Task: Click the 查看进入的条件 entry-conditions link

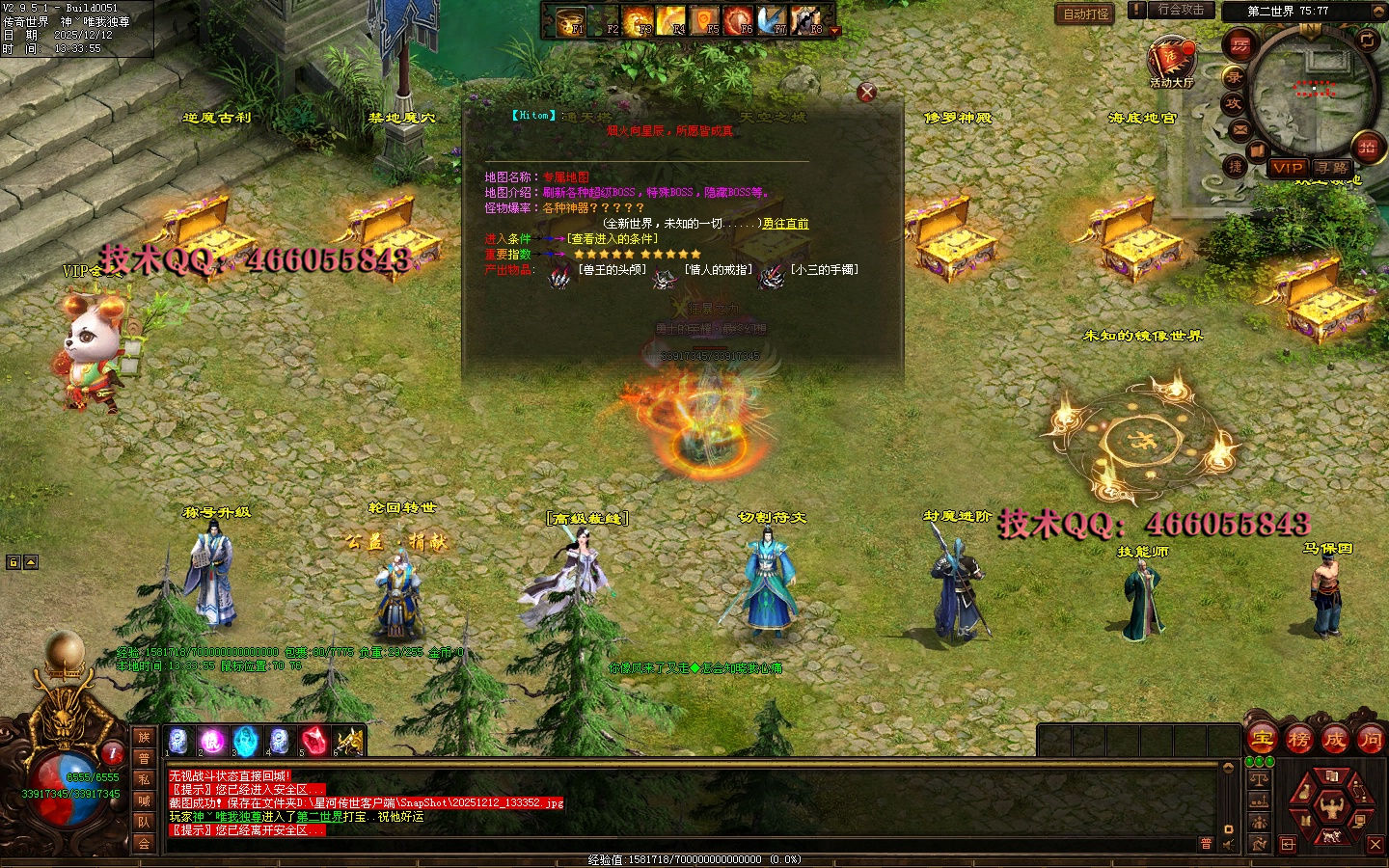Action: 613,239
